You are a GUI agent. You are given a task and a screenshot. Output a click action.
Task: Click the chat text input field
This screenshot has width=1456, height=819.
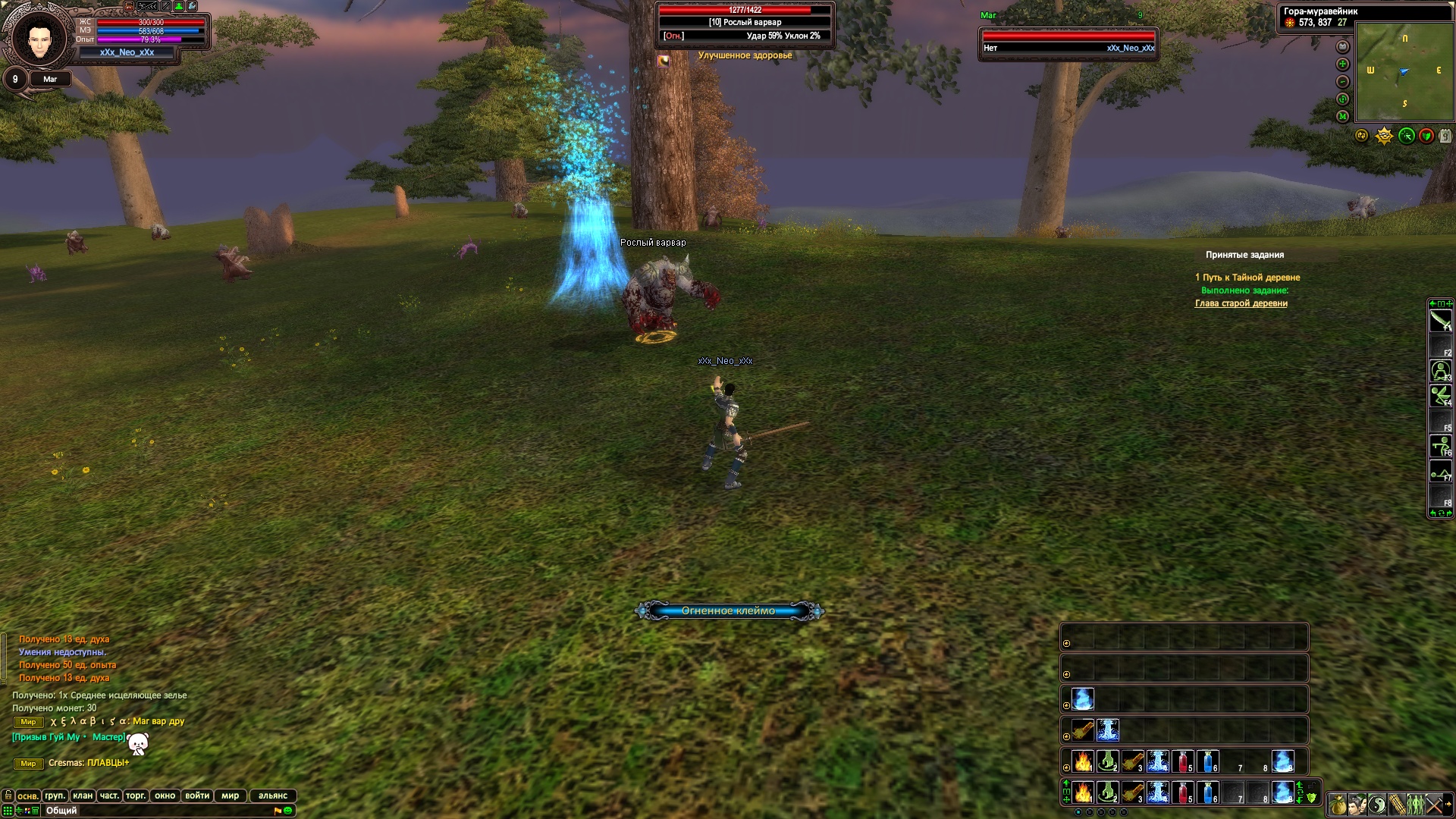[x=152, y=811]
